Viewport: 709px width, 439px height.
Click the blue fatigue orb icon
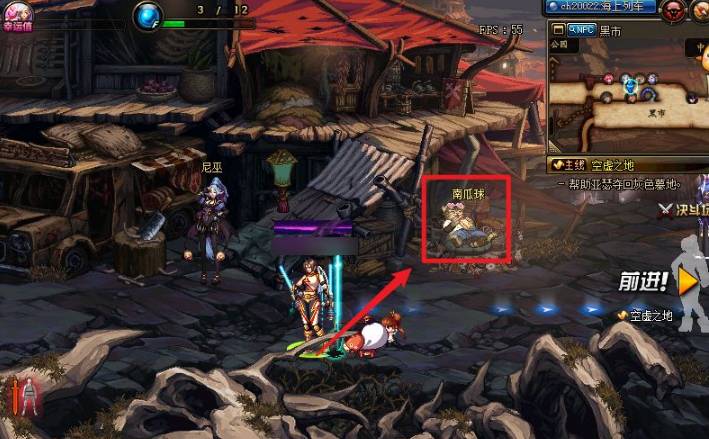[x=150, y=16]
